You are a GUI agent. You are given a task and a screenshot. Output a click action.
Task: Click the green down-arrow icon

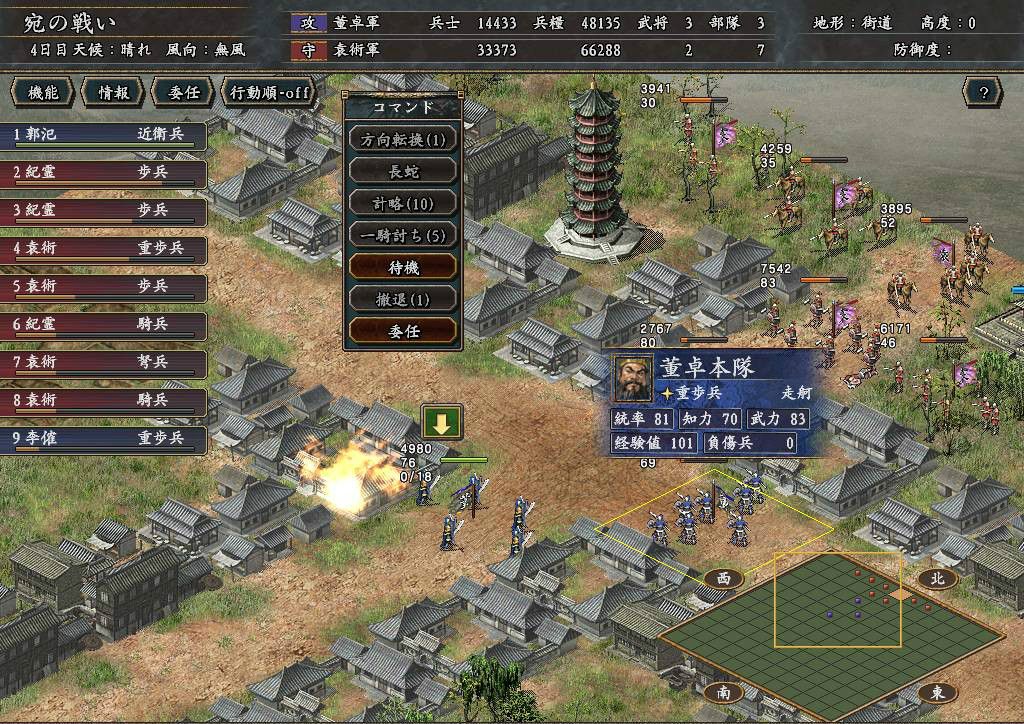pyautogui.click(x=442, y=422)
